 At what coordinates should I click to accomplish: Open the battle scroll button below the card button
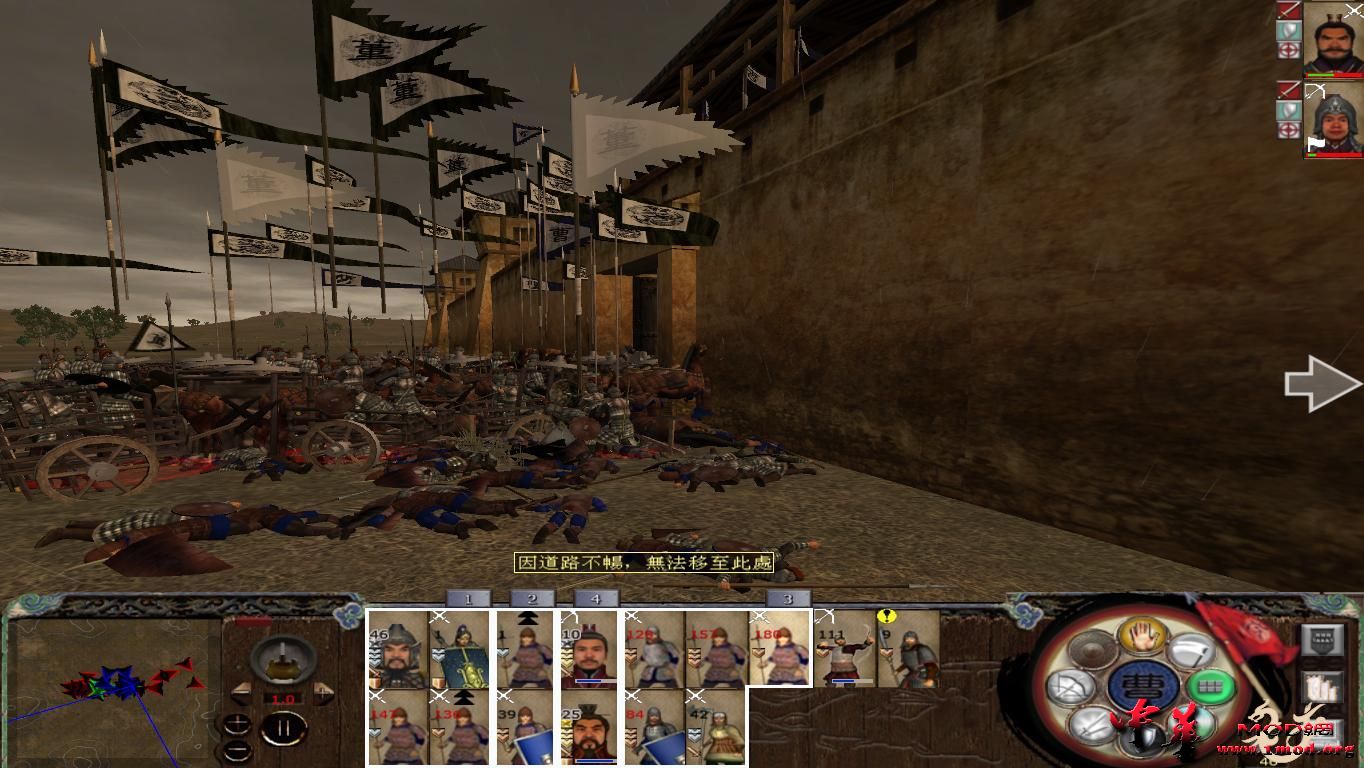click(1322, 686)
